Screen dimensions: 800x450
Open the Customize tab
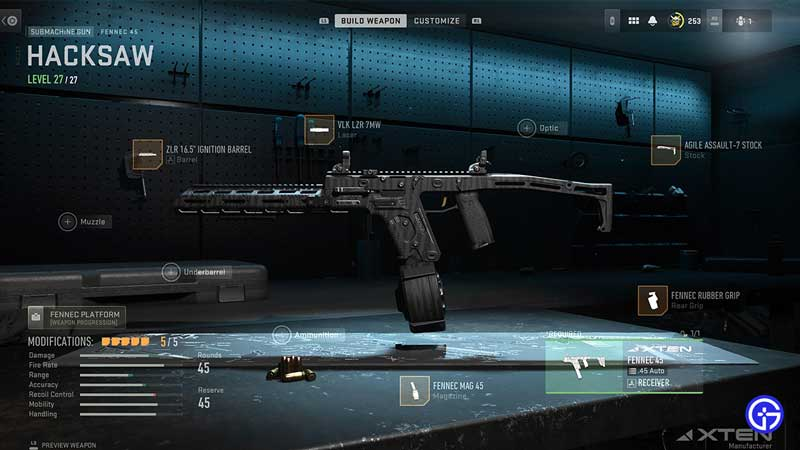pyautogui.click(x=437, y=20)
